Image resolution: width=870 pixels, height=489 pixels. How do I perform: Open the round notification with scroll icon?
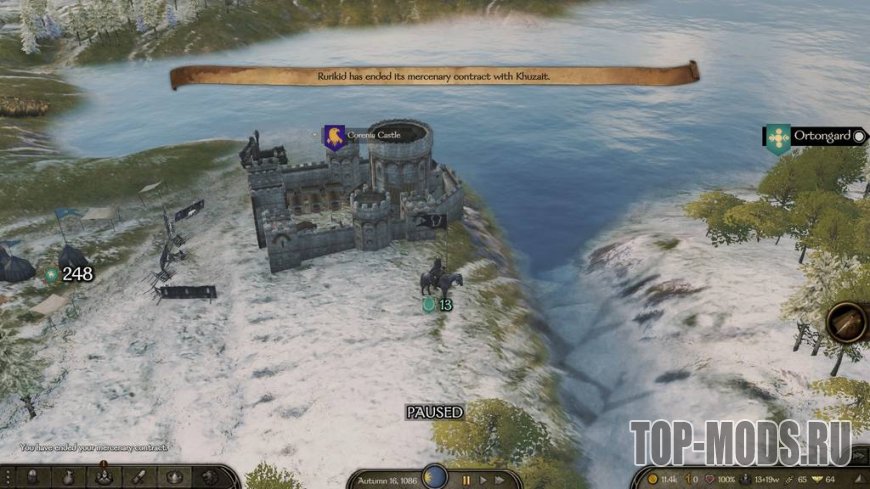846,322
